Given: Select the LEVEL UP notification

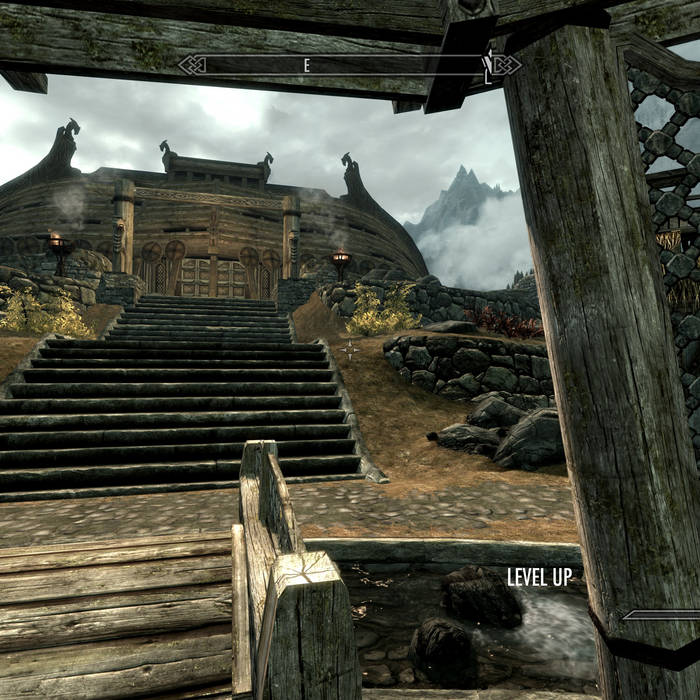Looking at the screenshot, I should pos(539,577).
